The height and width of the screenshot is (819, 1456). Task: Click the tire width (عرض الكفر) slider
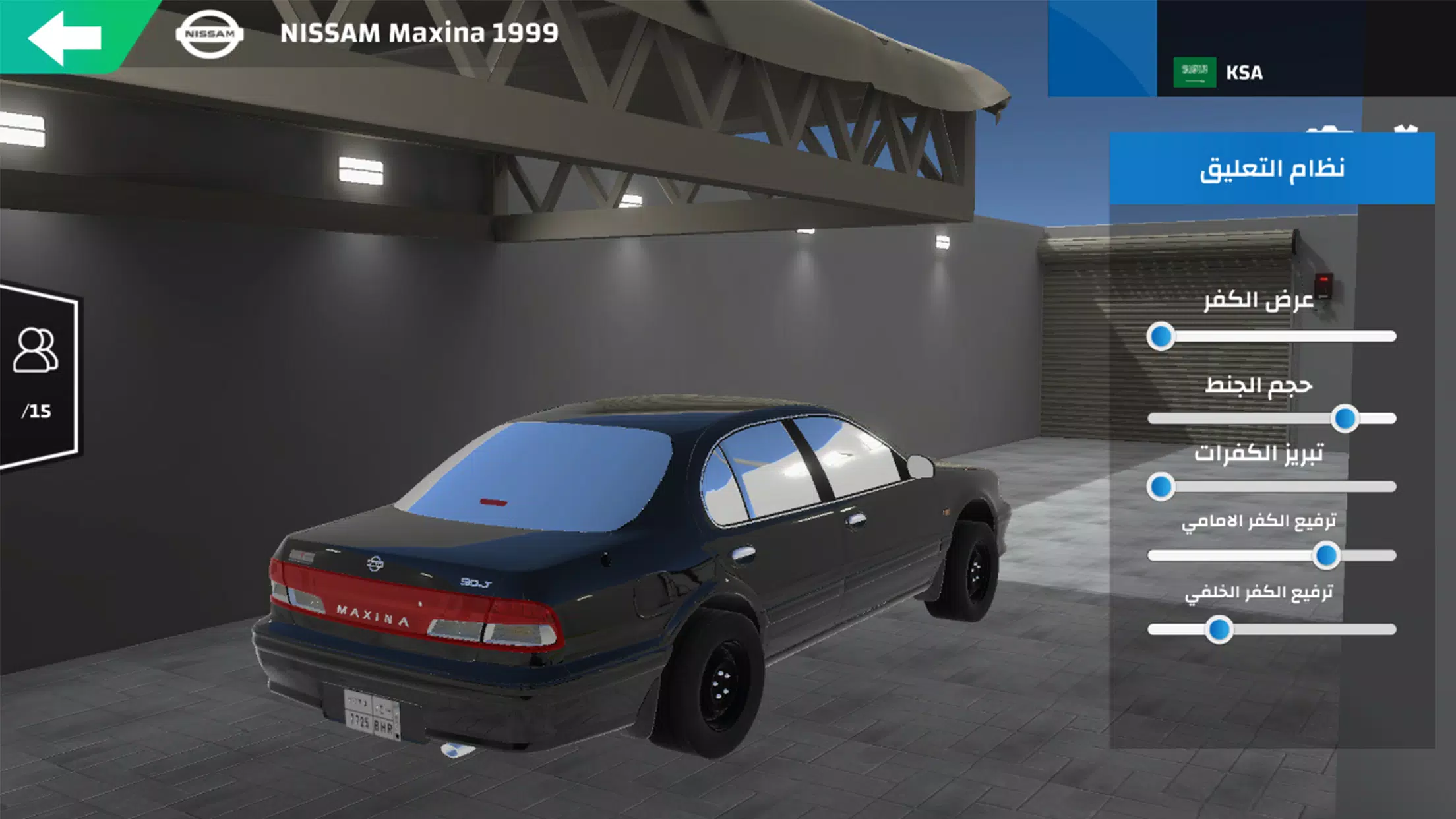pos(1161,337)
